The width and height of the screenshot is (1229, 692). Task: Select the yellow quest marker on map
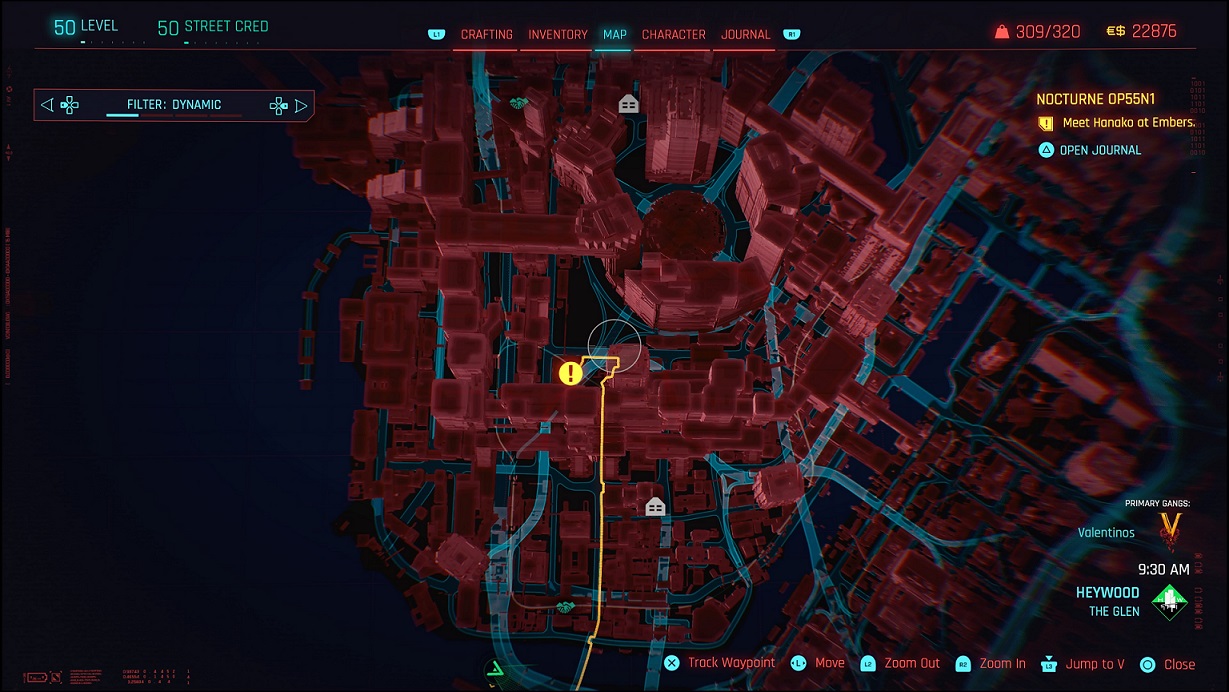click(570, 374)
